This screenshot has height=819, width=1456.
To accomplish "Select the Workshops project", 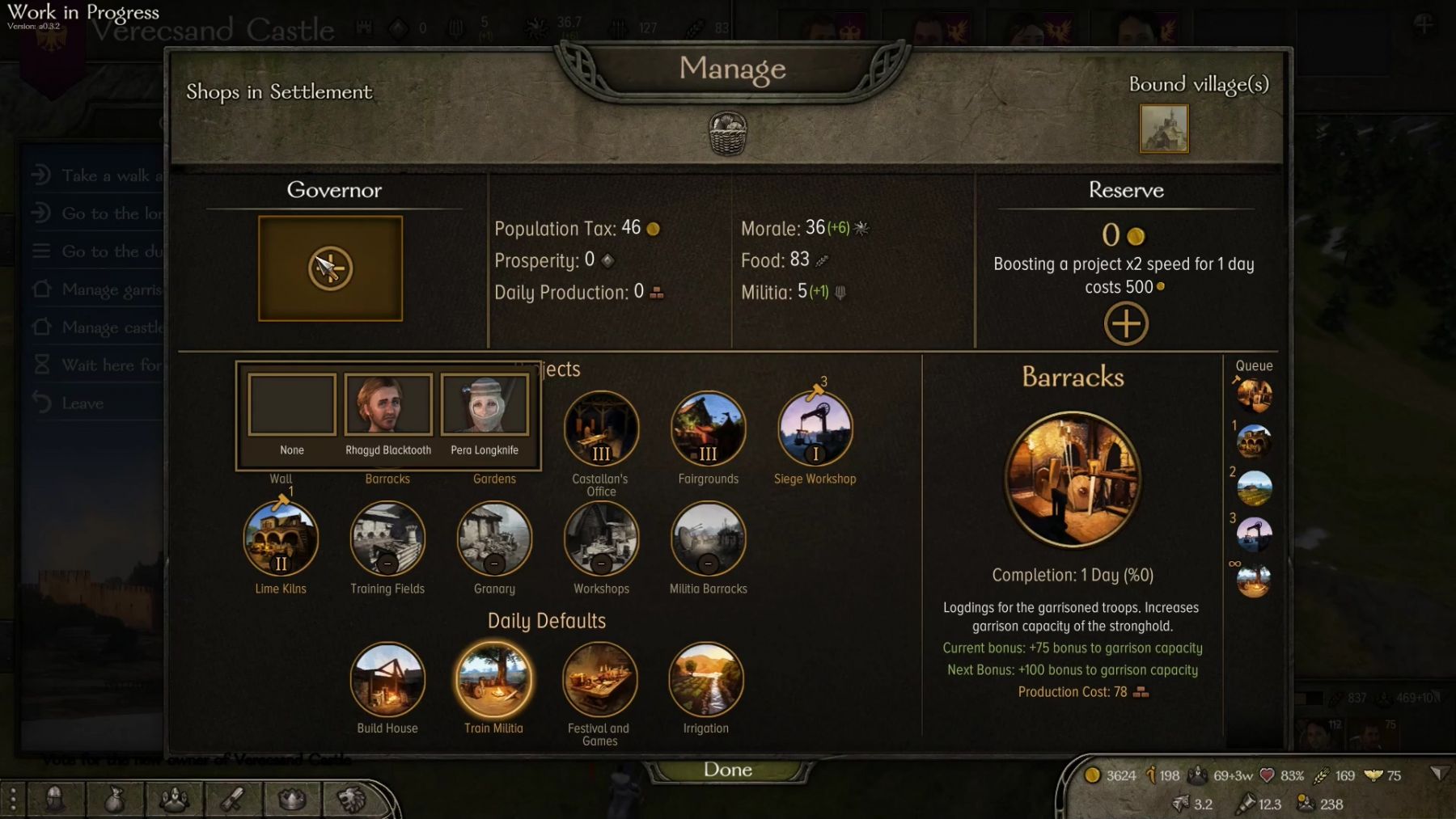I will (x=601, y=538).
